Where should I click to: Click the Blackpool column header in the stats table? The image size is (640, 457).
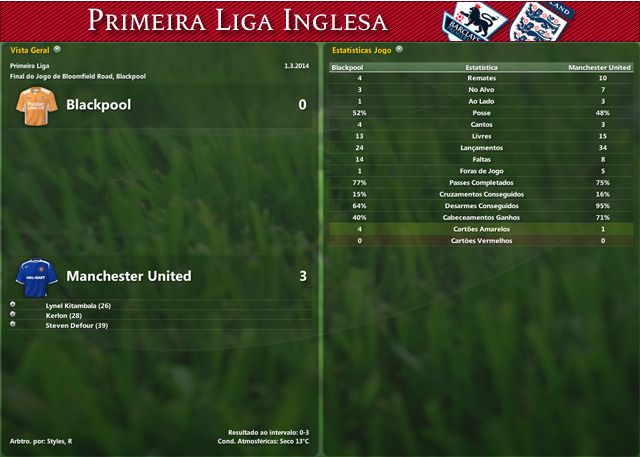pyautogui.click(x=347, y=67)
